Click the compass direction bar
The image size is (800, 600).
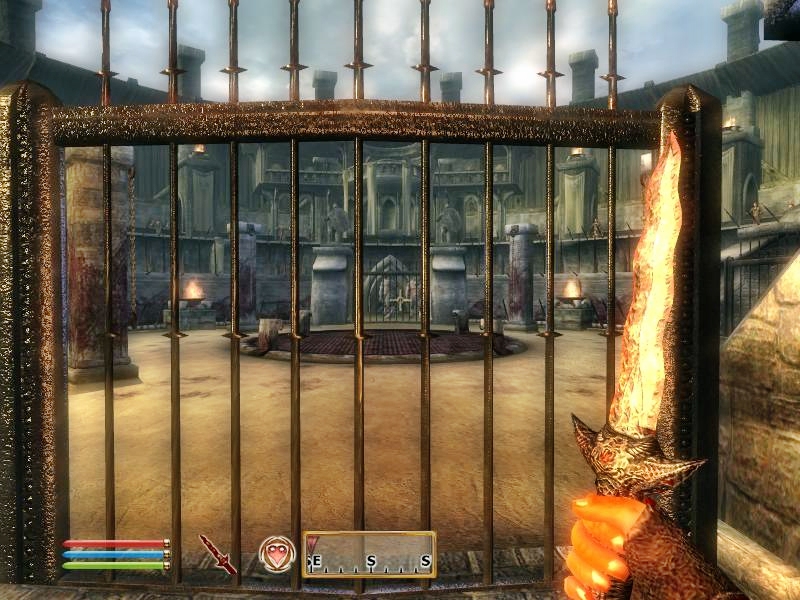click(x=370, y=554)
